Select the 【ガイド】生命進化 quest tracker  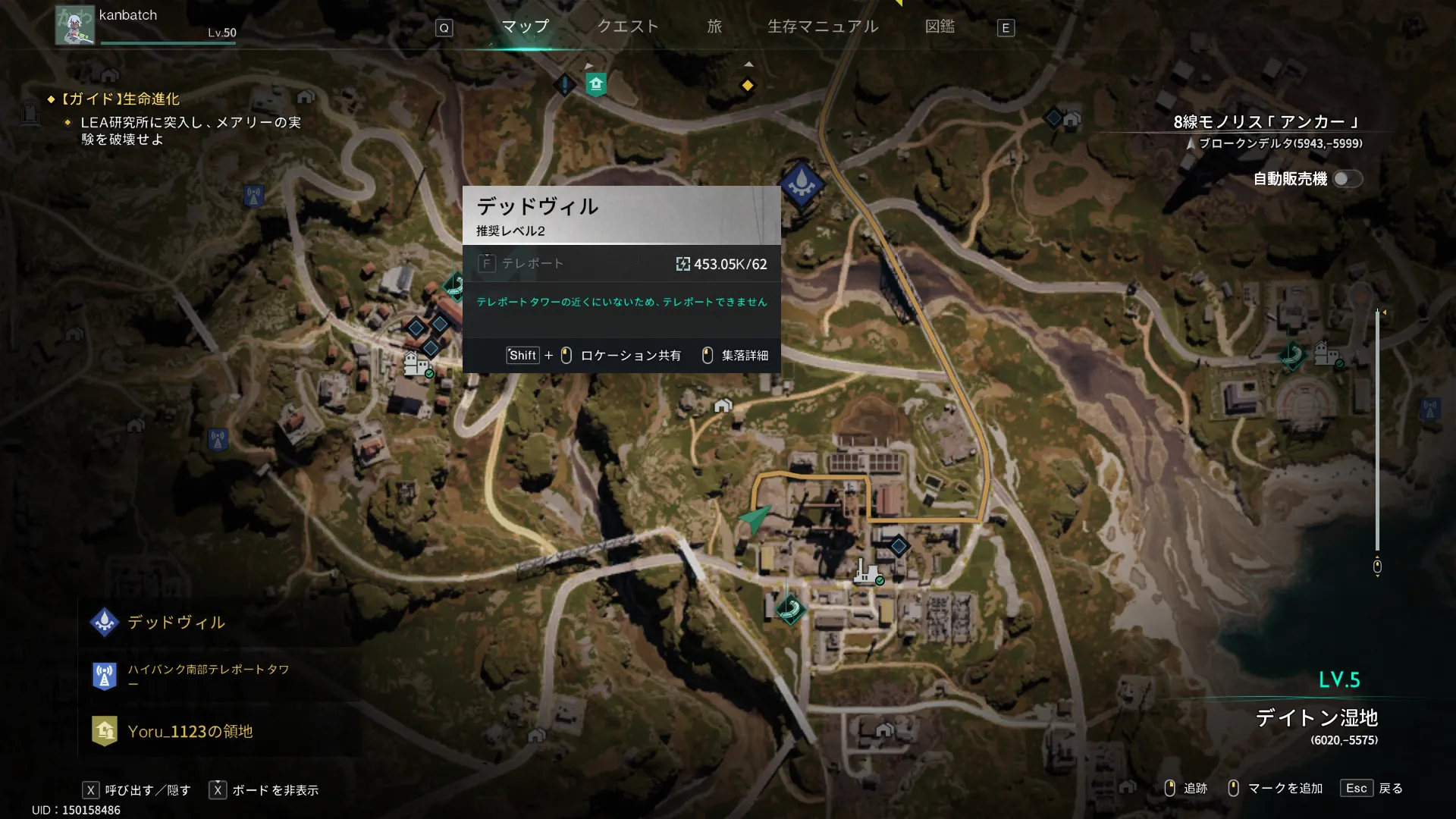click(121, 99)
